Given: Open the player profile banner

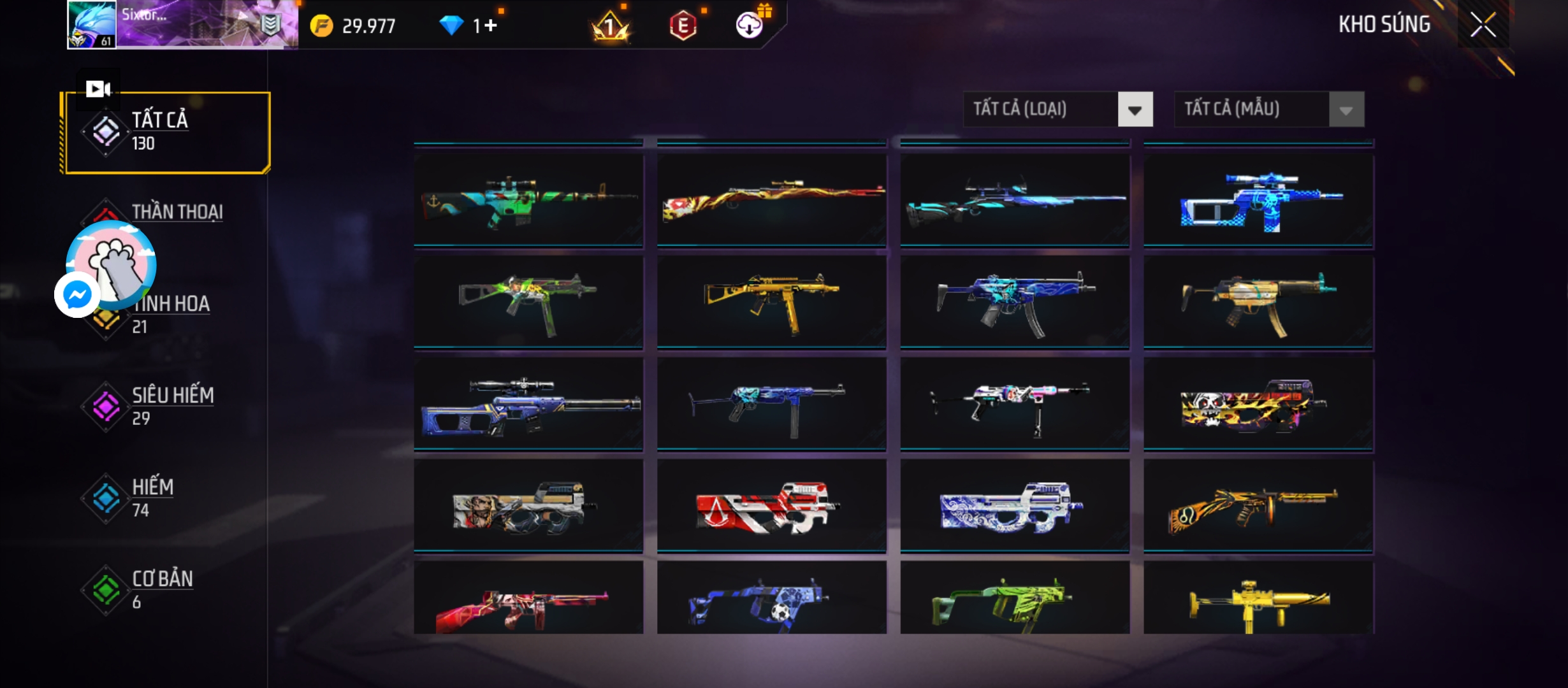Looking at the screenshot, I should pos(182,24).
